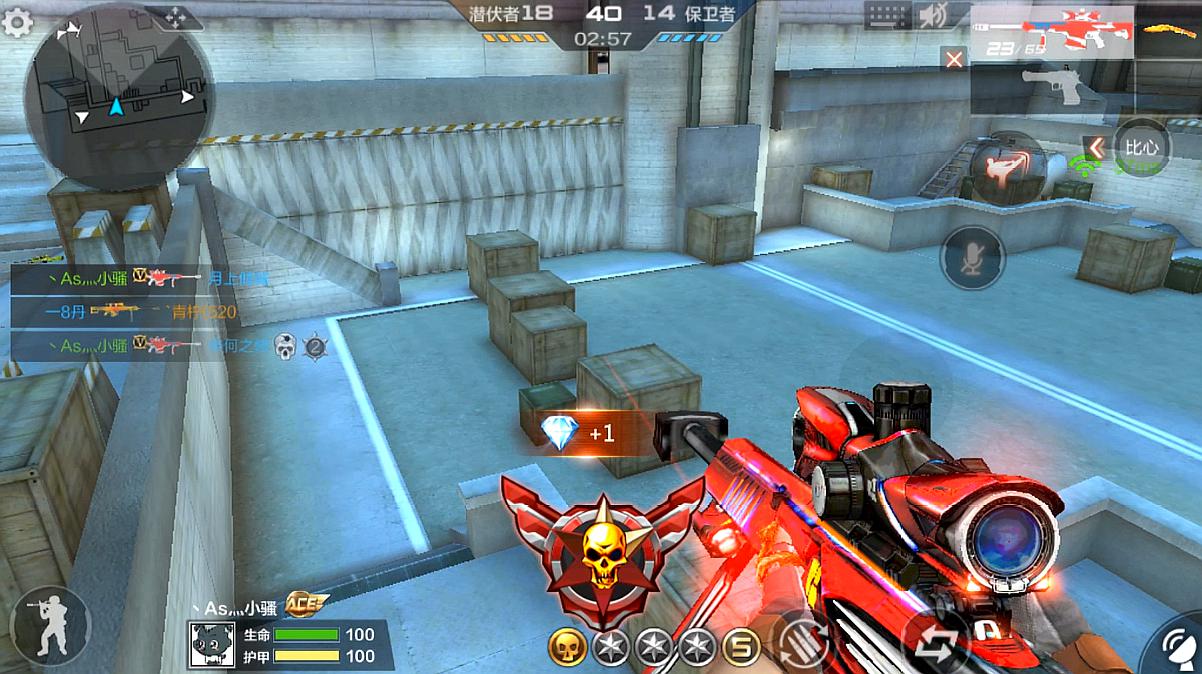The image size is (1202, 674).
Task: Open the settings gear menu
Action: 17,22
